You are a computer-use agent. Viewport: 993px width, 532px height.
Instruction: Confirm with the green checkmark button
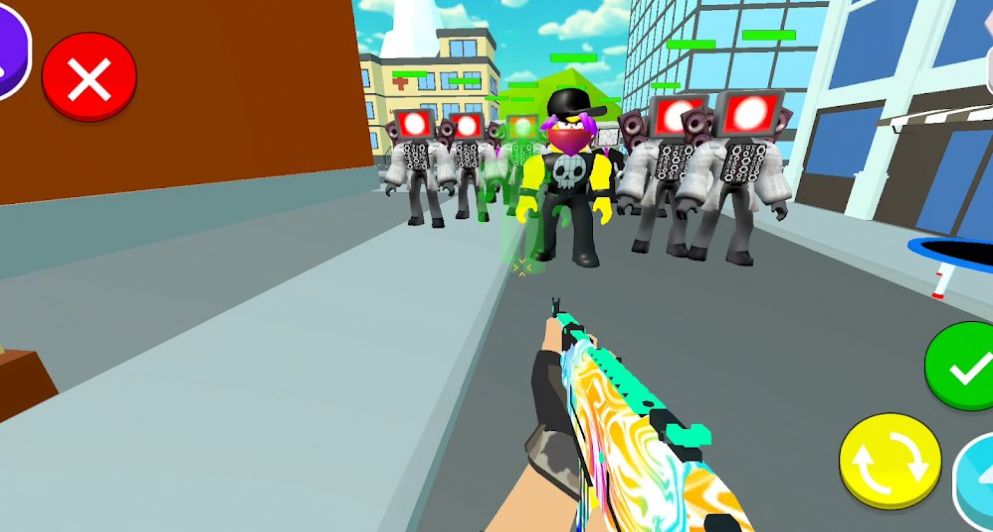tap(963, 368)
